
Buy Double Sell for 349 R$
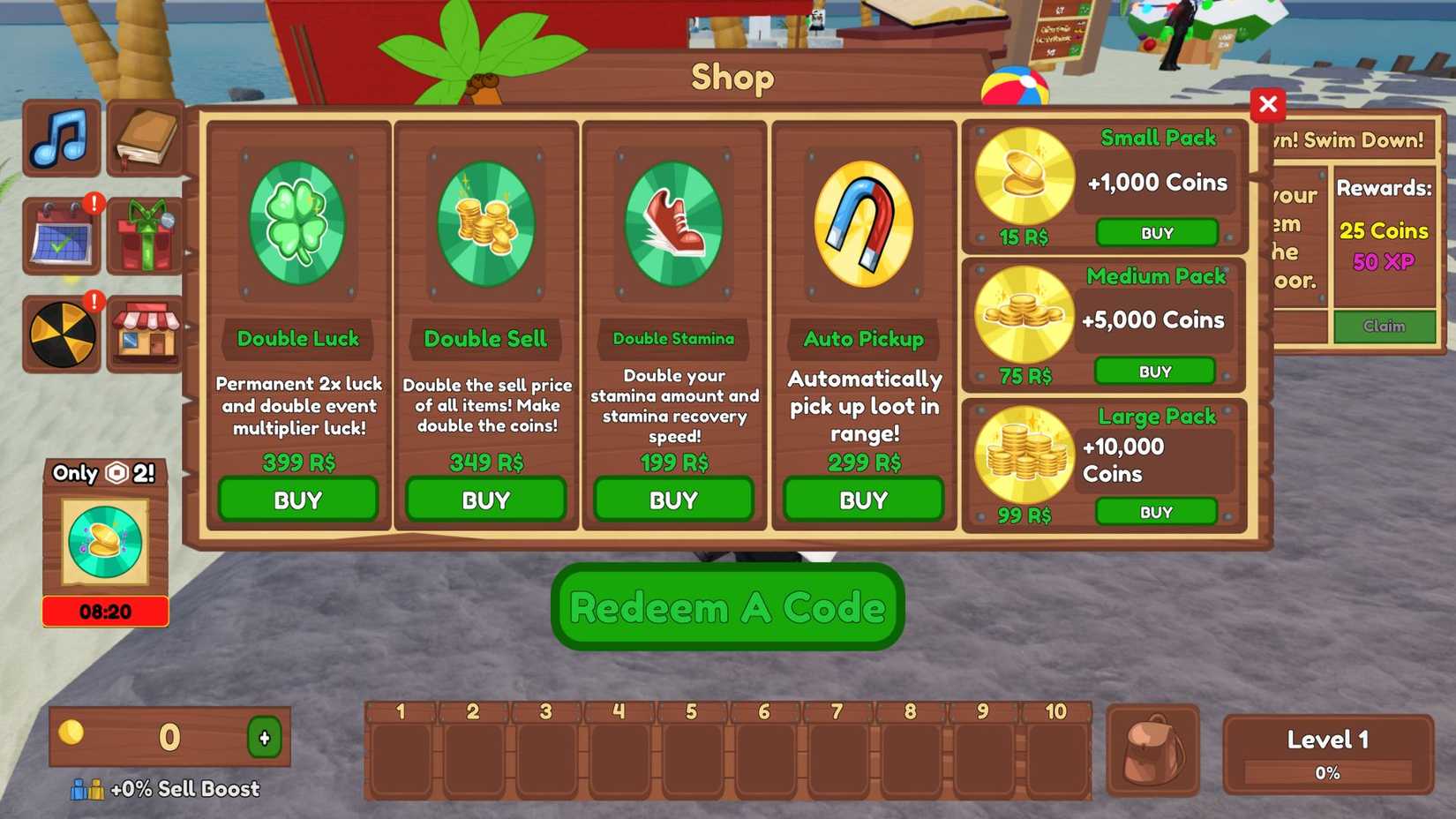pos(486,500)
